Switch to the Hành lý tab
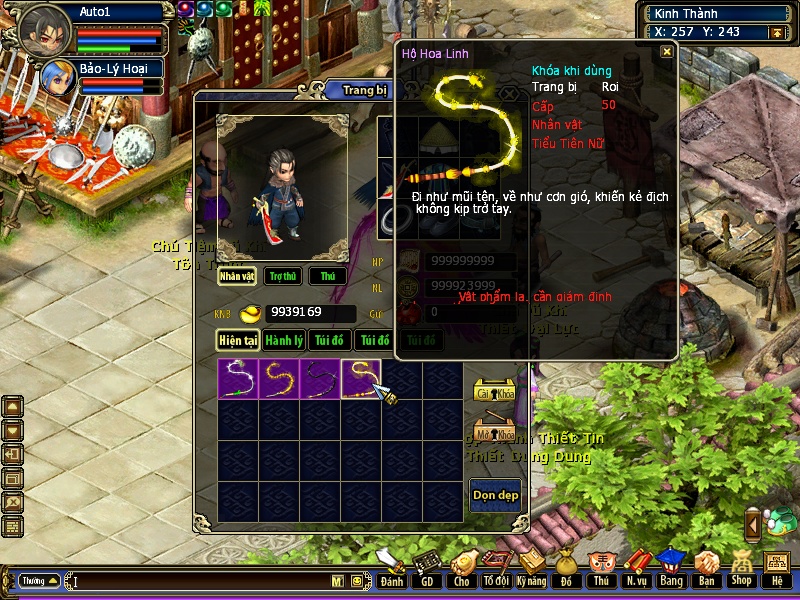Image resolution: width=800 pixels, height=600 pixels. [284, 341]
